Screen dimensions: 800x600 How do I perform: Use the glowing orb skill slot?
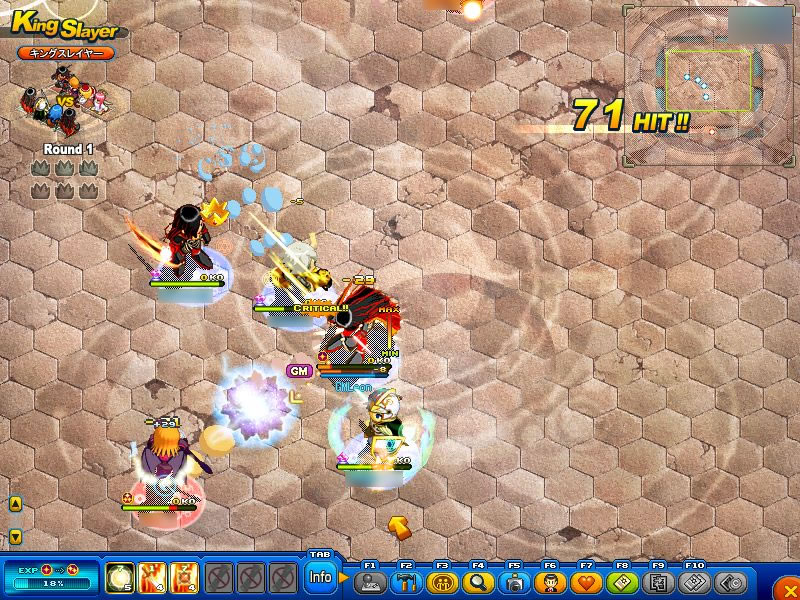119,577
